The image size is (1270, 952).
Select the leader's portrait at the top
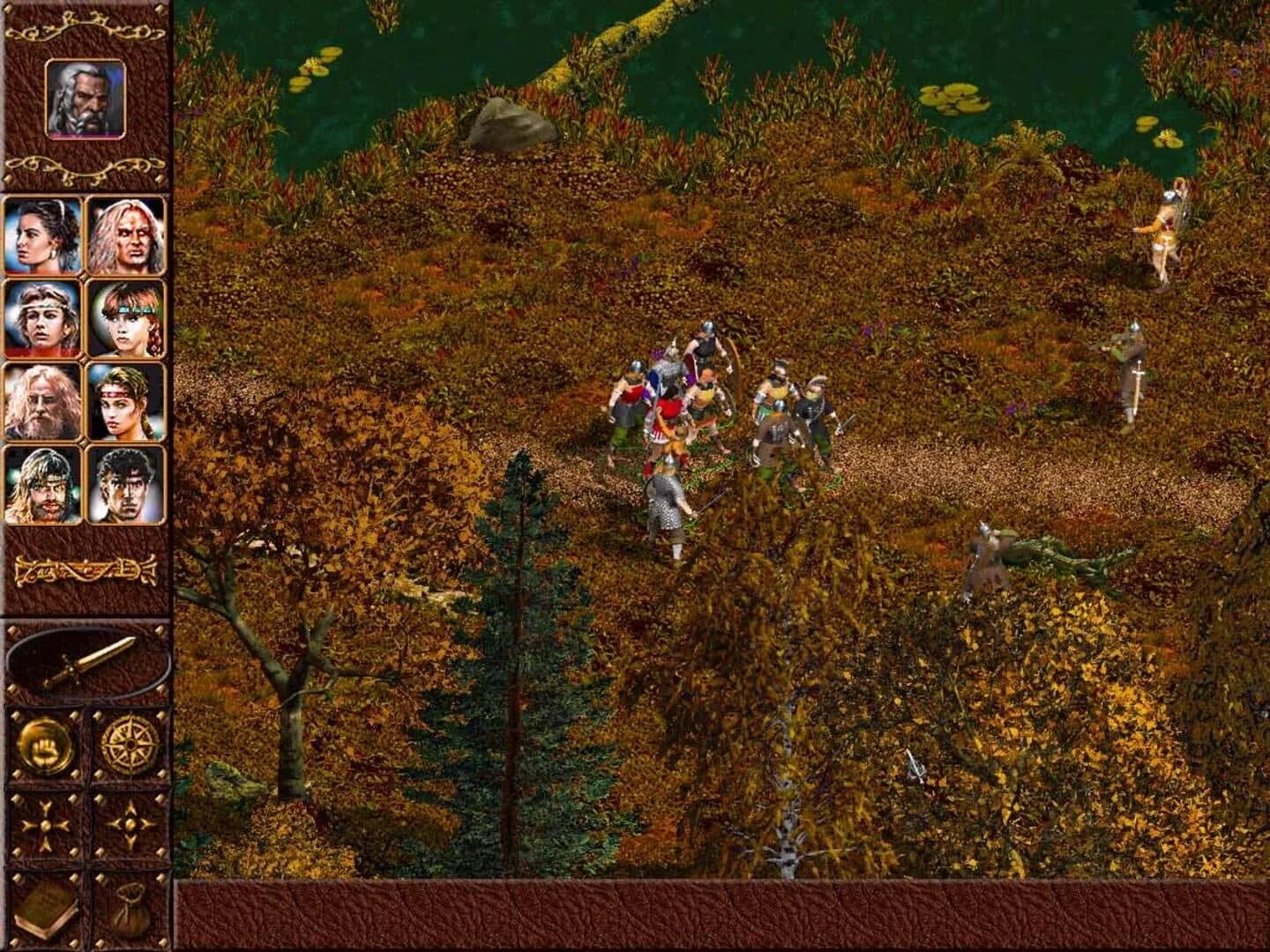[x=85, y=101]
